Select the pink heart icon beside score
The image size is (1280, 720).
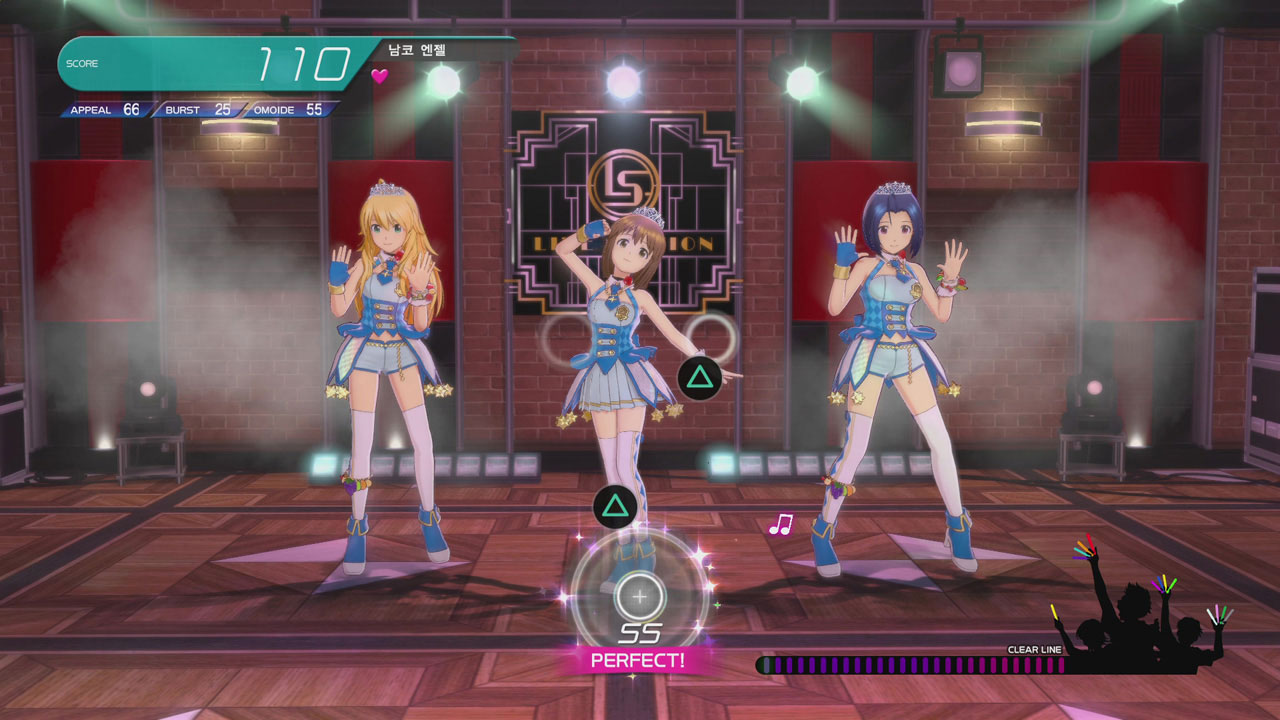379,75
